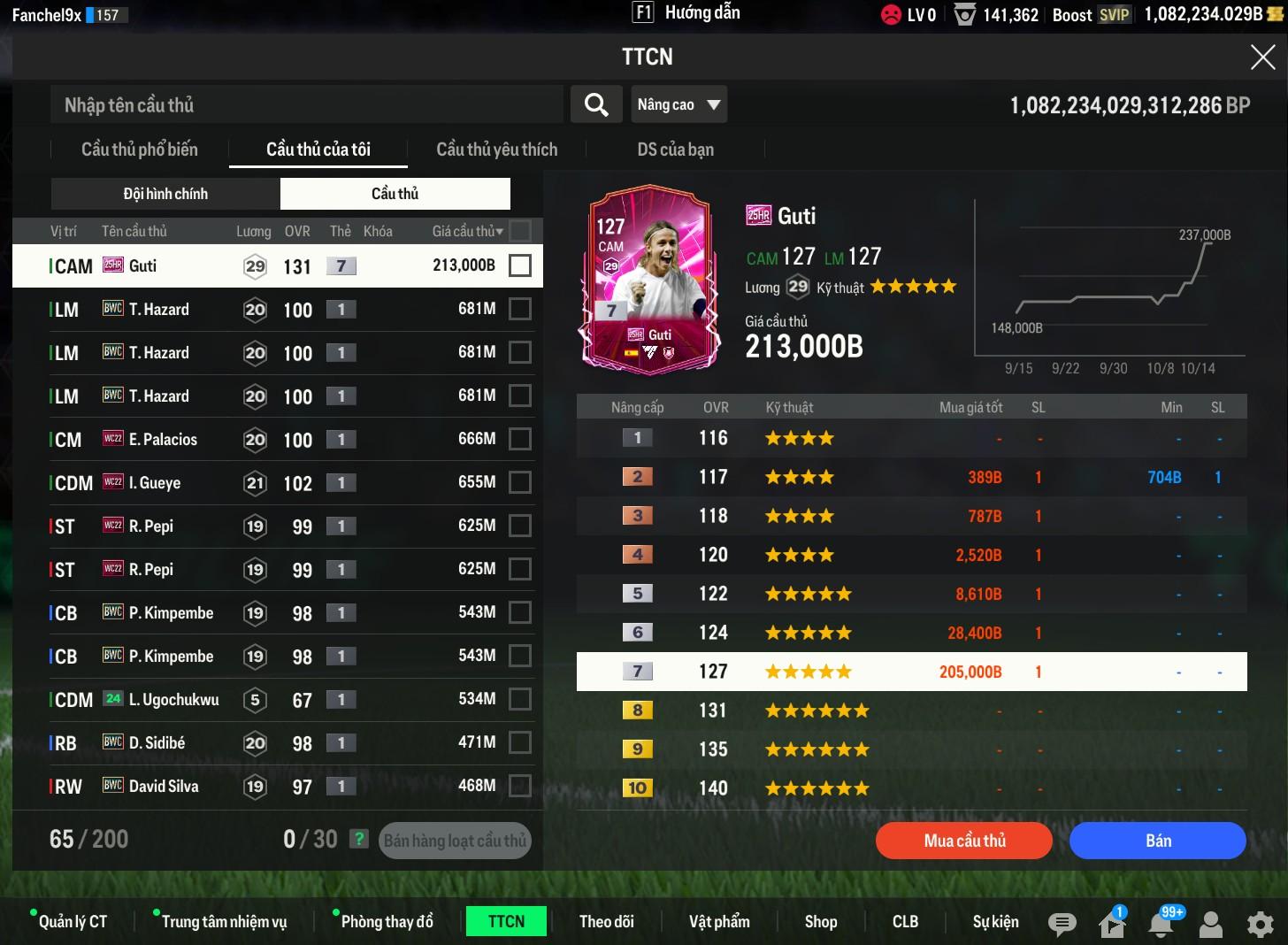
Task: Go to the Shop menu
Action: click(x=820, y=922)
